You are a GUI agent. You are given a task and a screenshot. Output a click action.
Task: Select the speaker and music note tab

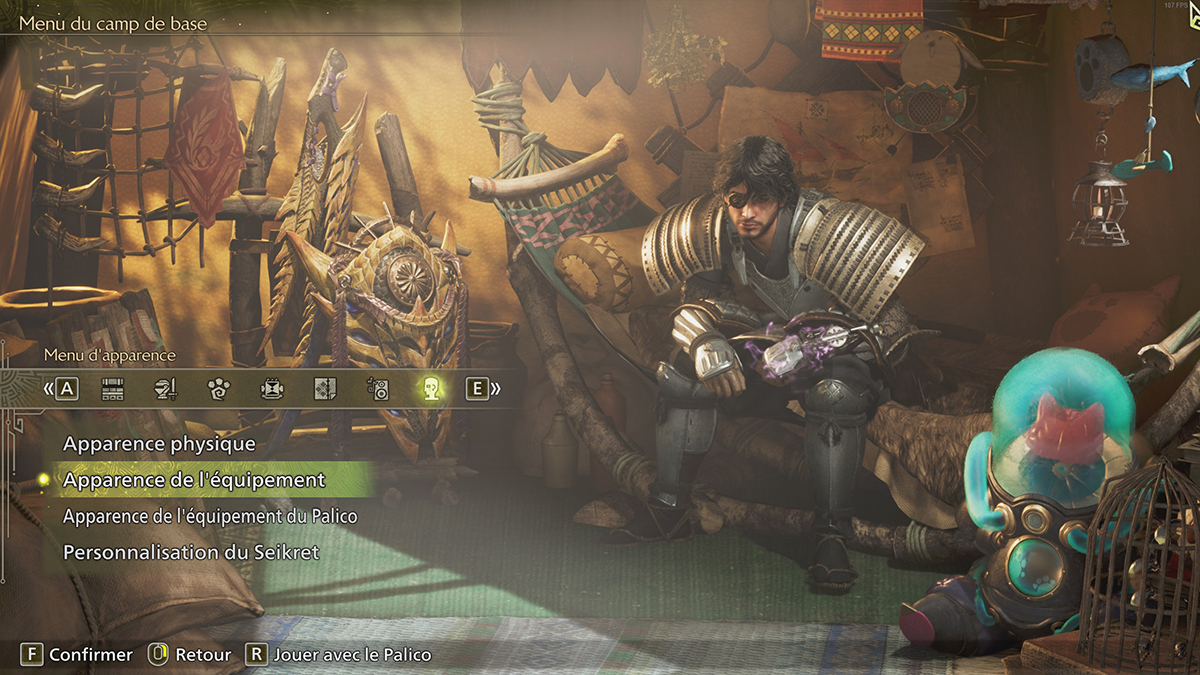(x=378, y=389)
